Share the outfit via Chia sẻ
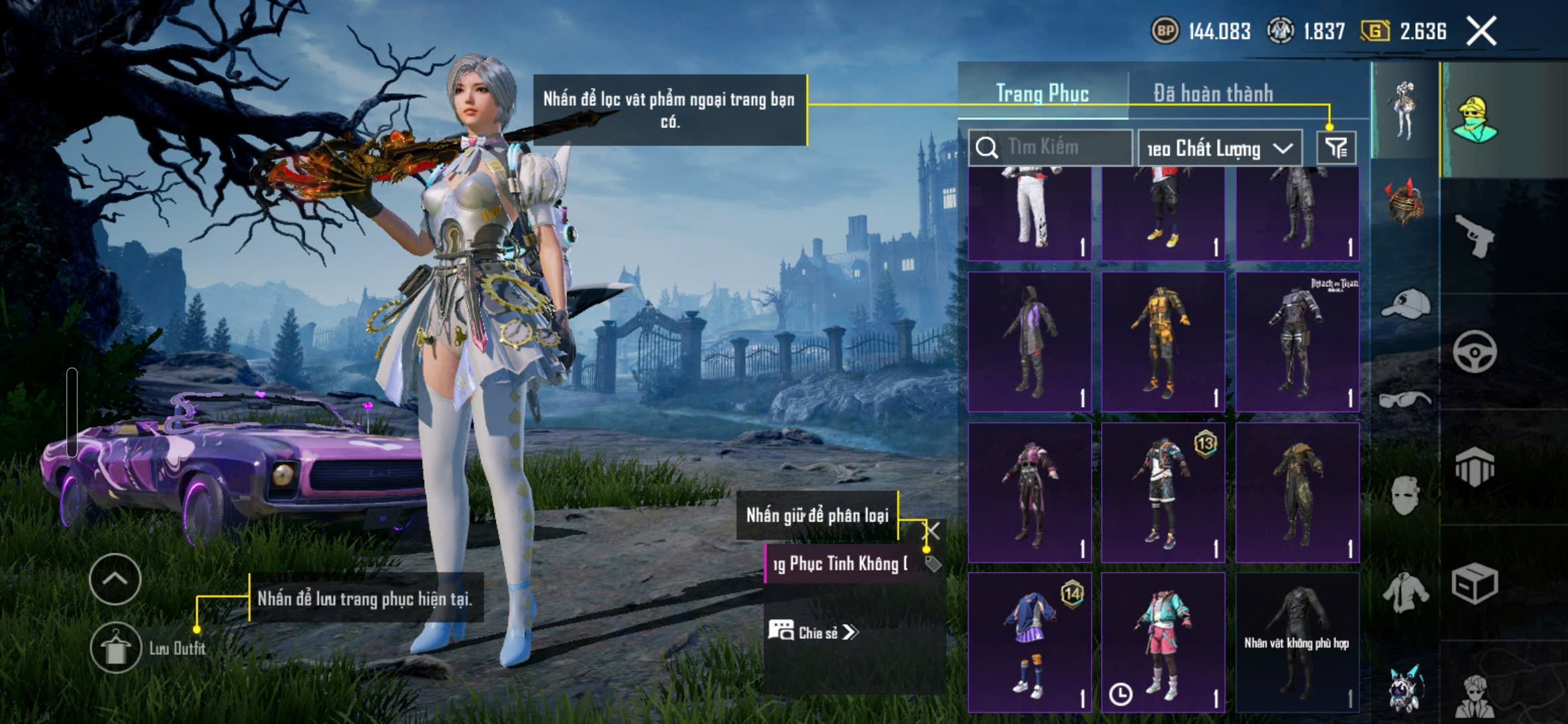The image size is (1568, 724). coord(812,632)
